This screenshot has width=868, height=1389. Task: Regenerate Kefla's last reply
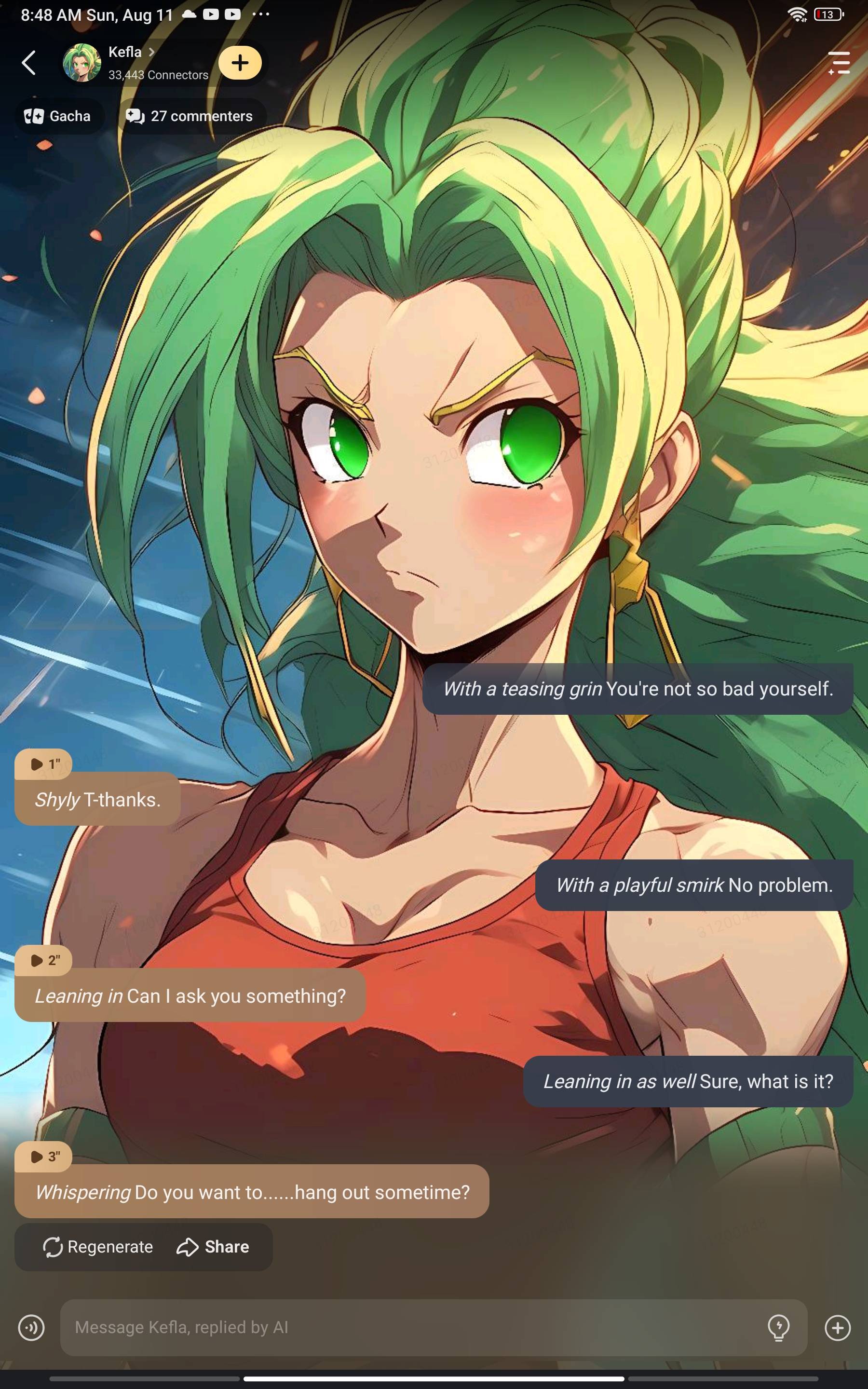click(x=98, y=1247)
